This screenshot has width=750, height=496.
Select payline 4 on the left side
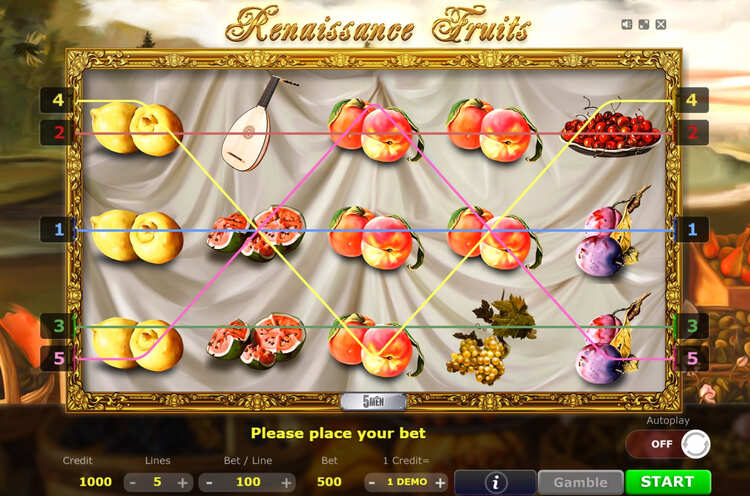pyautogui.click(x=58, y=100)
